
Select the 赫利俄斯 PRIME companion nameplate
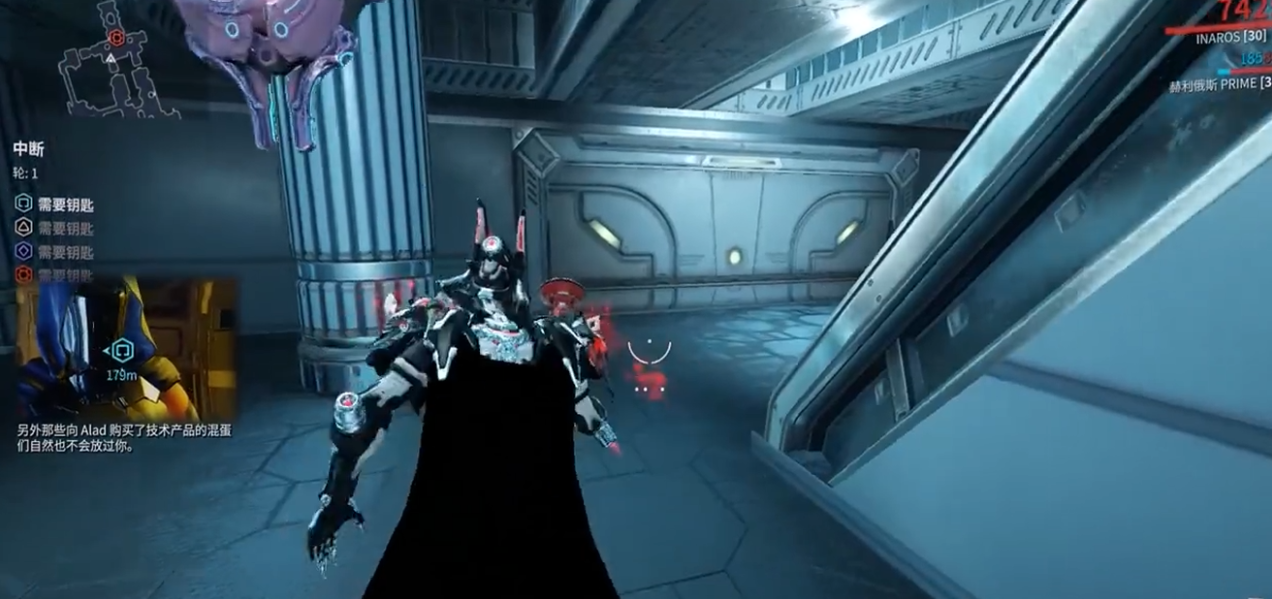tap(1219, 86)
